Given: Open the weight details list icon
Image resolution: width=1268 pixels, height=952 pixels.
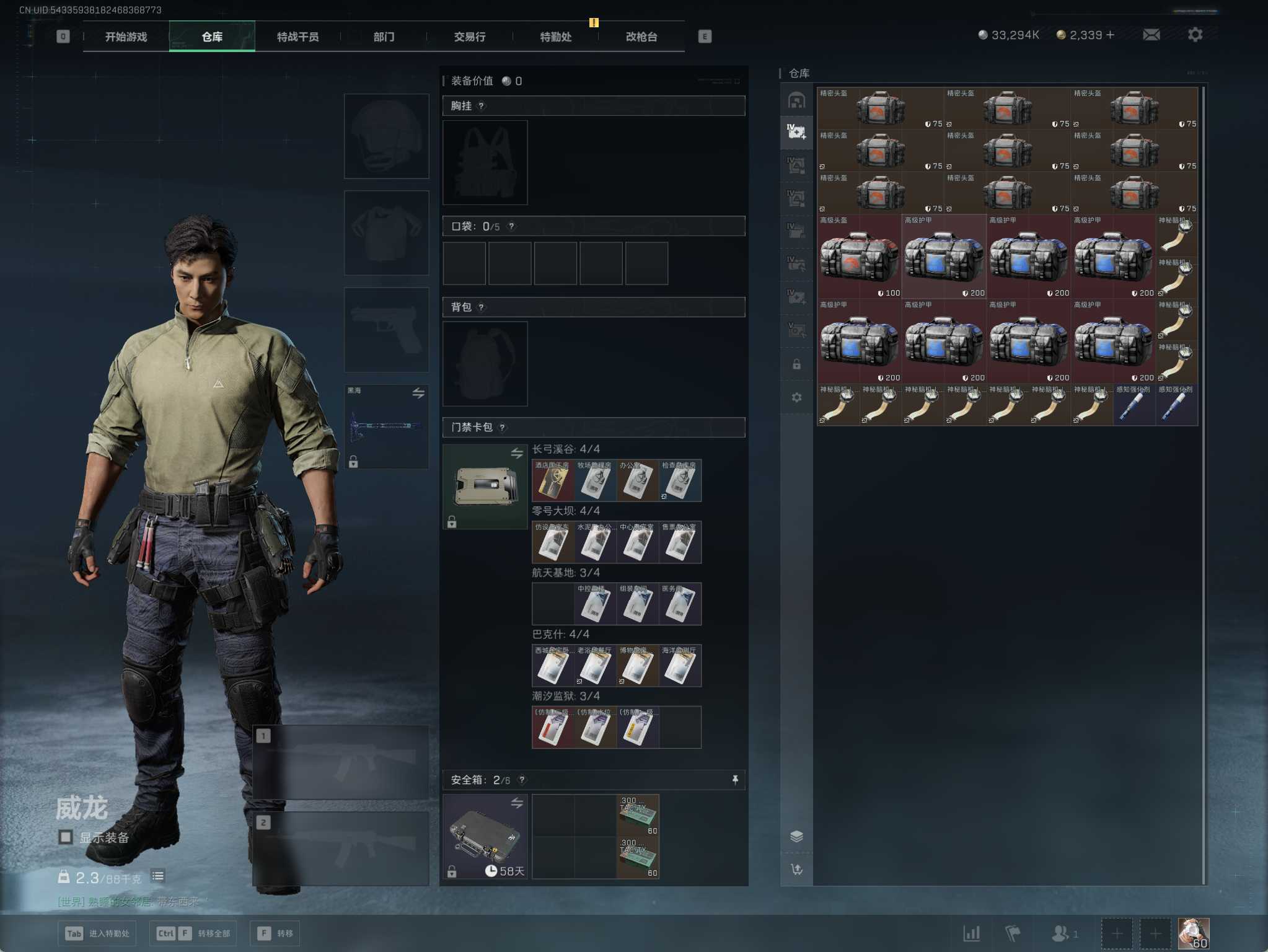Looking at the screenshot, I should coord(158,876).
